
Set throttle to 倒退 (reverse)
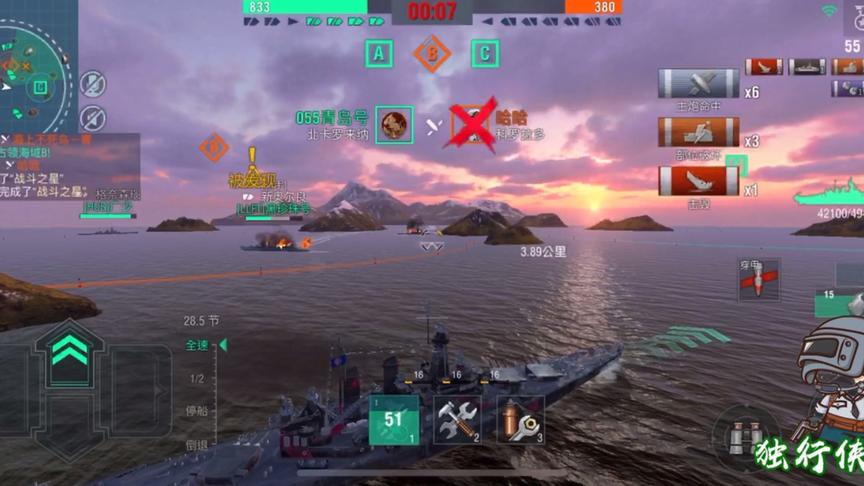[x=196, y=444]
